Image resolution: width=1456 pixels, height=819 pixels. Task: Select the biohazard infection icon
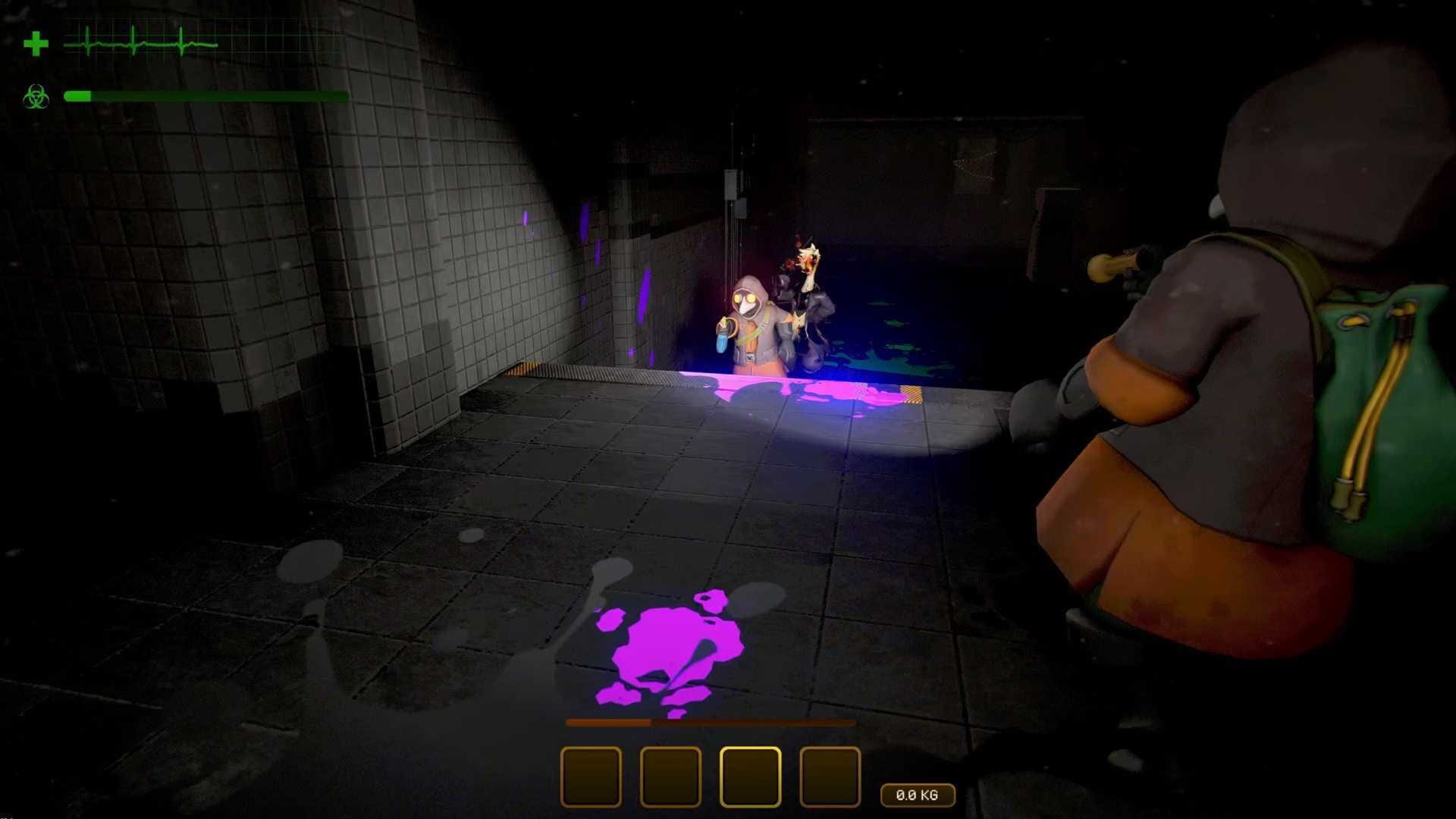pos(36,96)
